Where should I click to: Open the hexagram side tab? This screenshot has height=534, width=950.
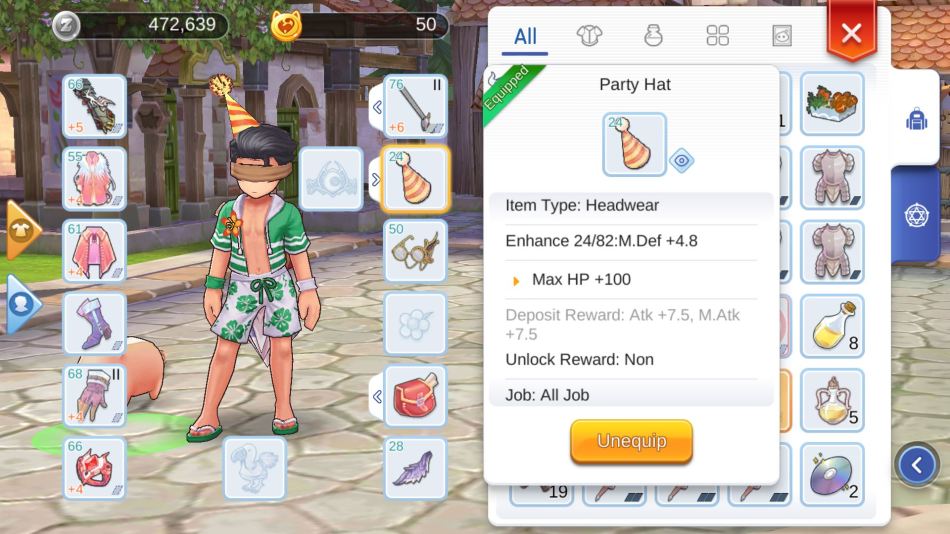pyautogui.click(x=916, y=214)
